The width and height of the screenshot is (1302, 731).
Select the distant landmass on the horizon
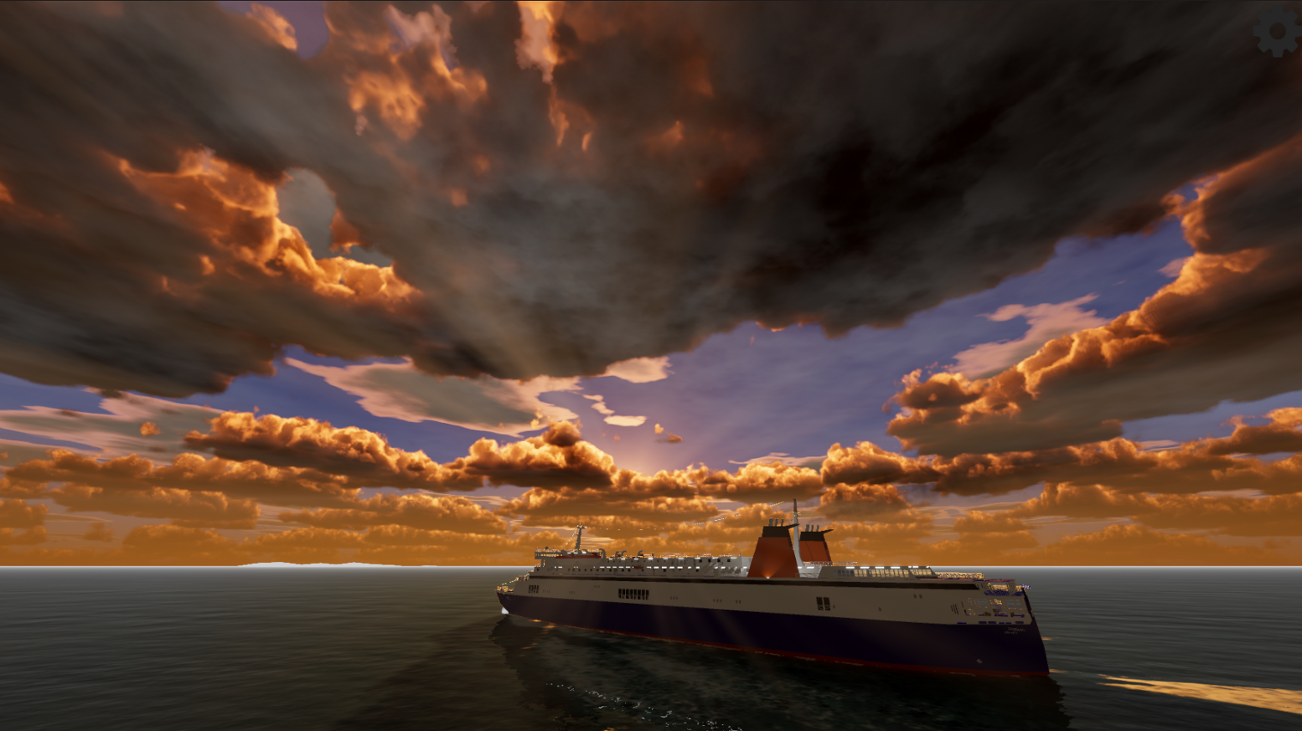pyautogui.click(x=300, y=565)
